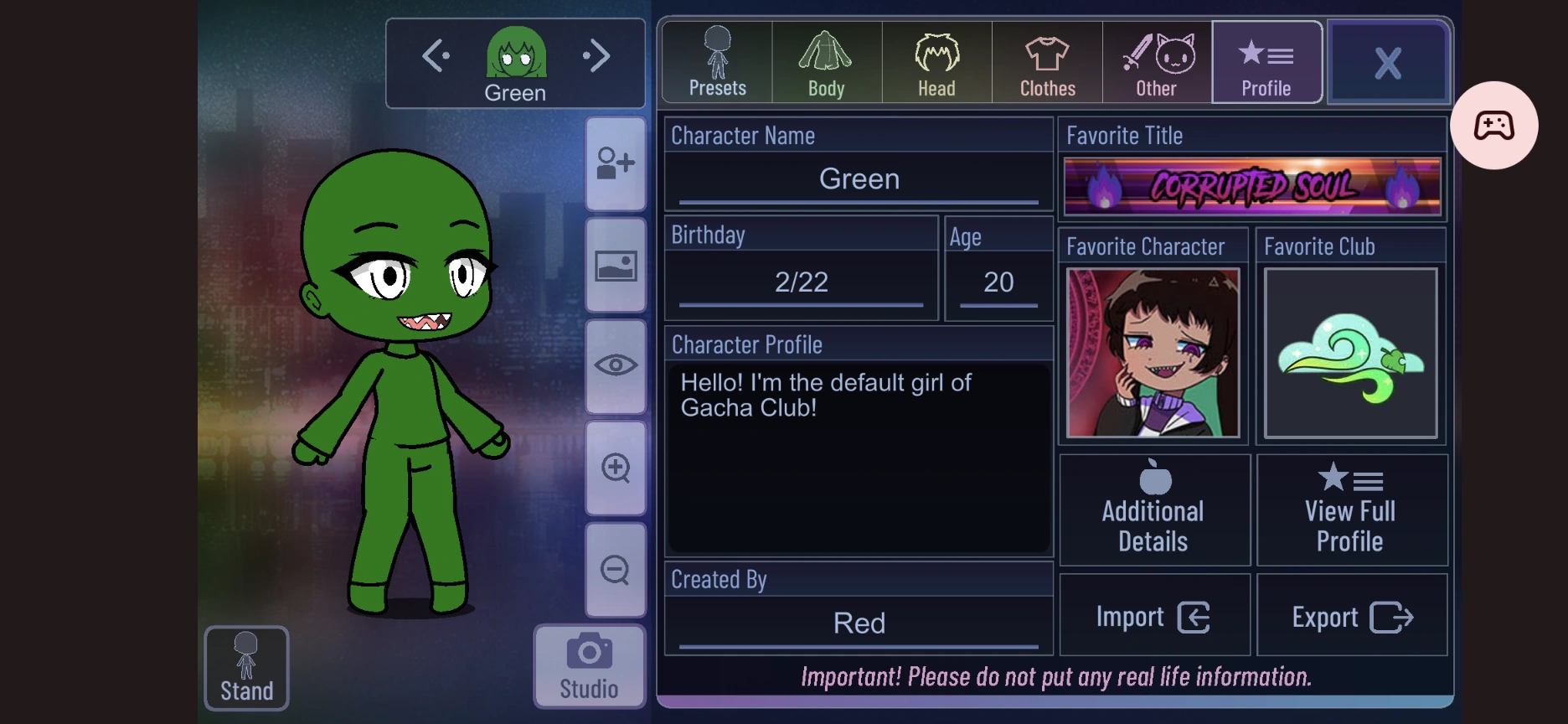Image resolution: width=1568 pixels, height=724 pixels.
Task: Open the background image selector
Action: (x=616, y=264)
